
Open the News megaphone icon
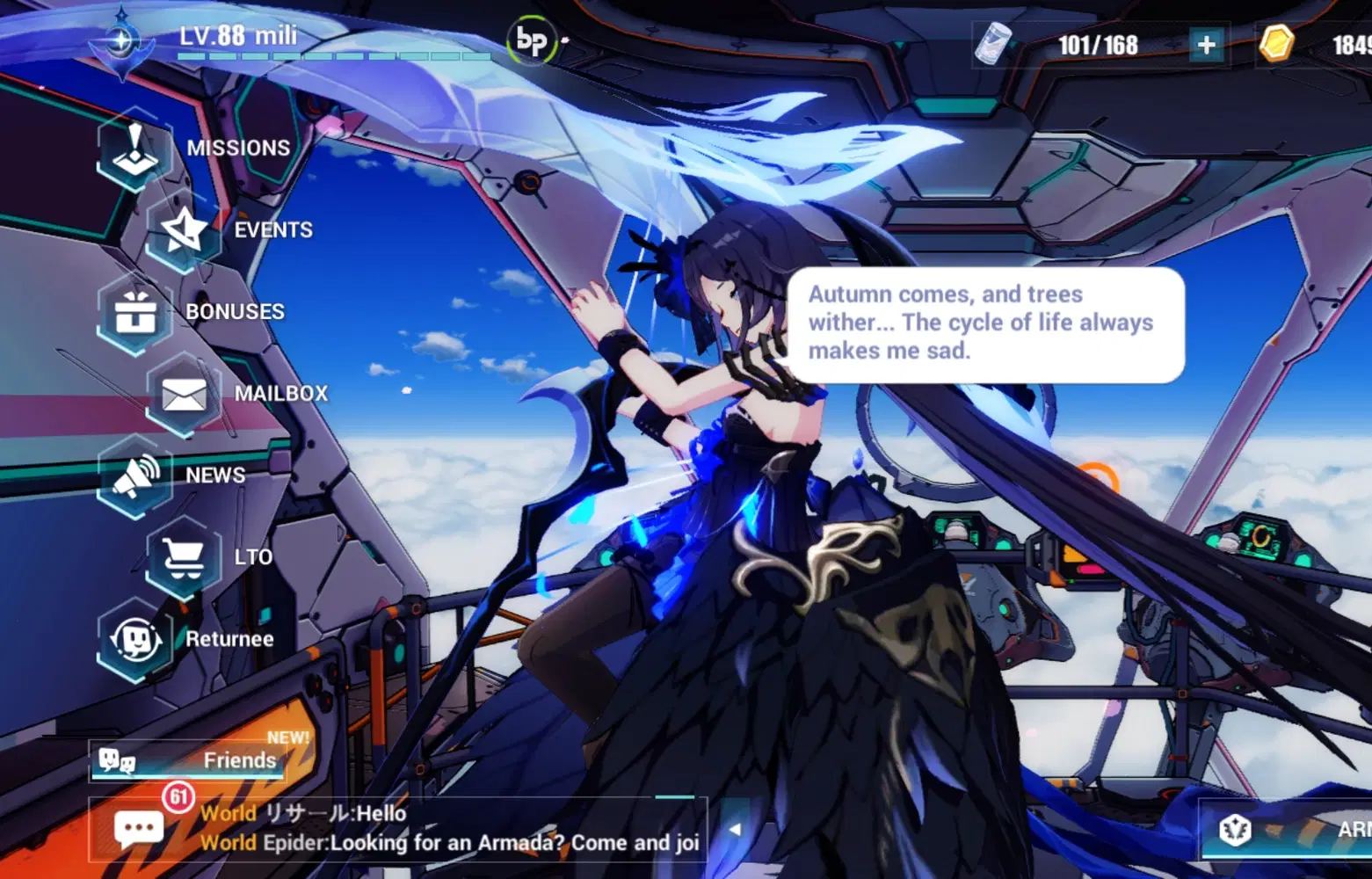[134, 476]
